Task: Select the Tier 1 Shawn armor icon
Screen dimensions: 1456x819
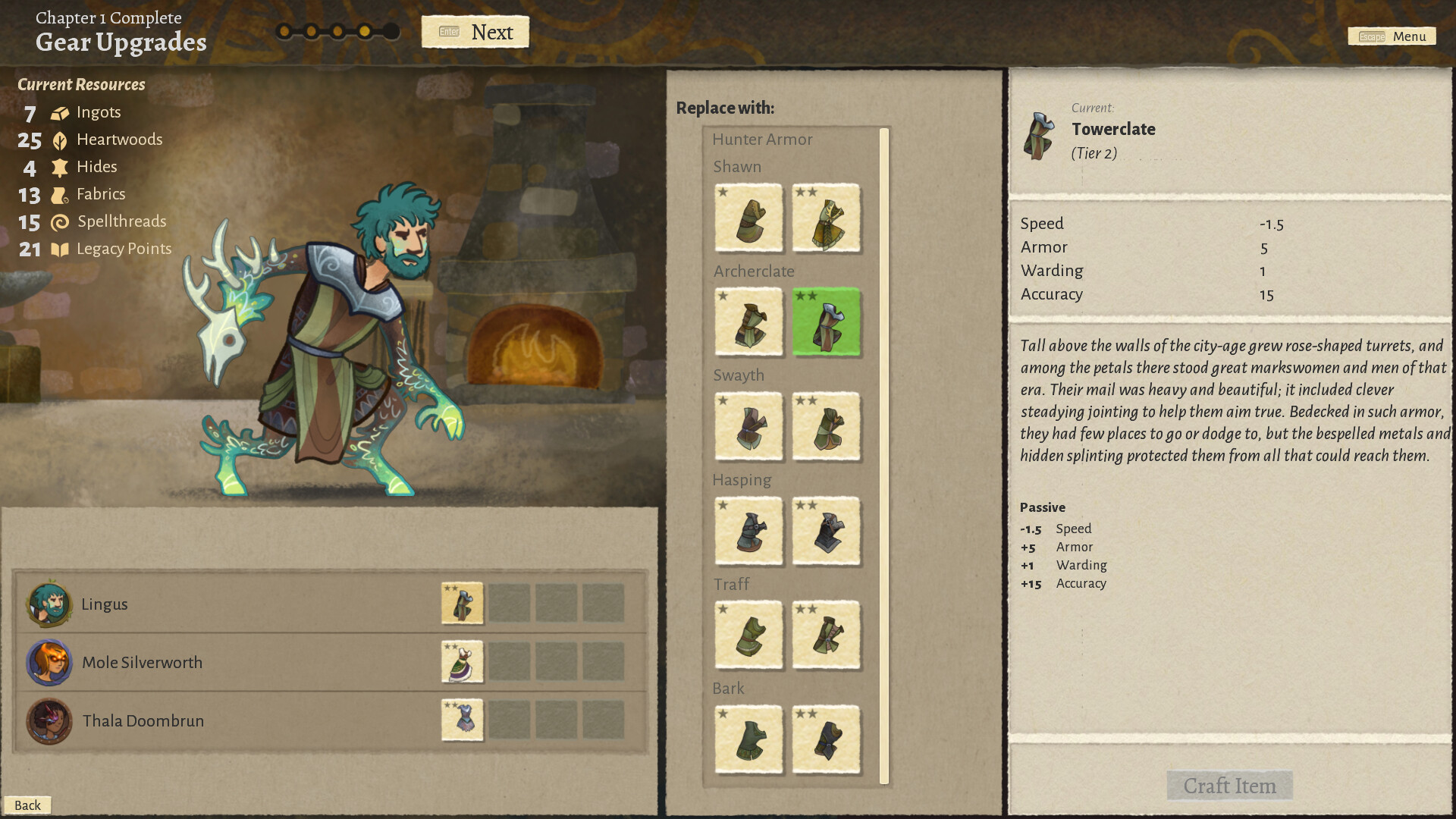Action: coord(749,219)
